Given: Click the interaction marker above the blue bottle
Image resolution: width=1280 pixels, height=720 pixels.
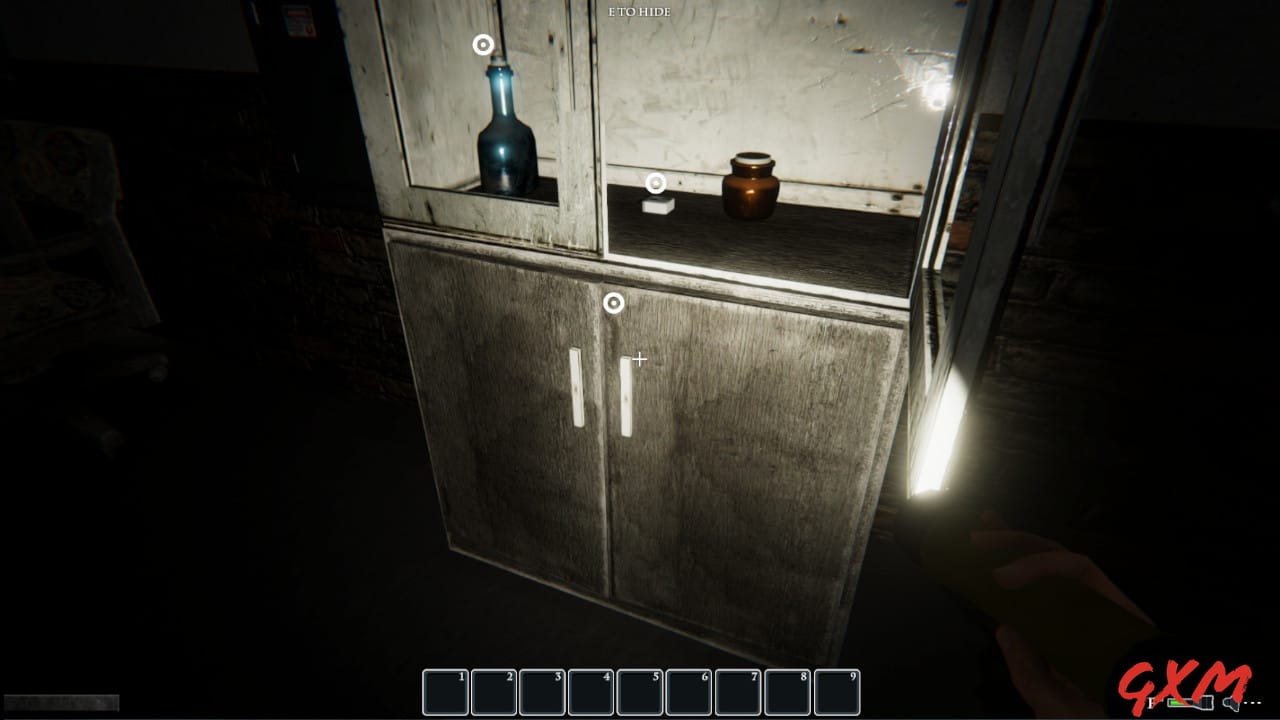Looking at the screenshot, I should tap(483, 45).
